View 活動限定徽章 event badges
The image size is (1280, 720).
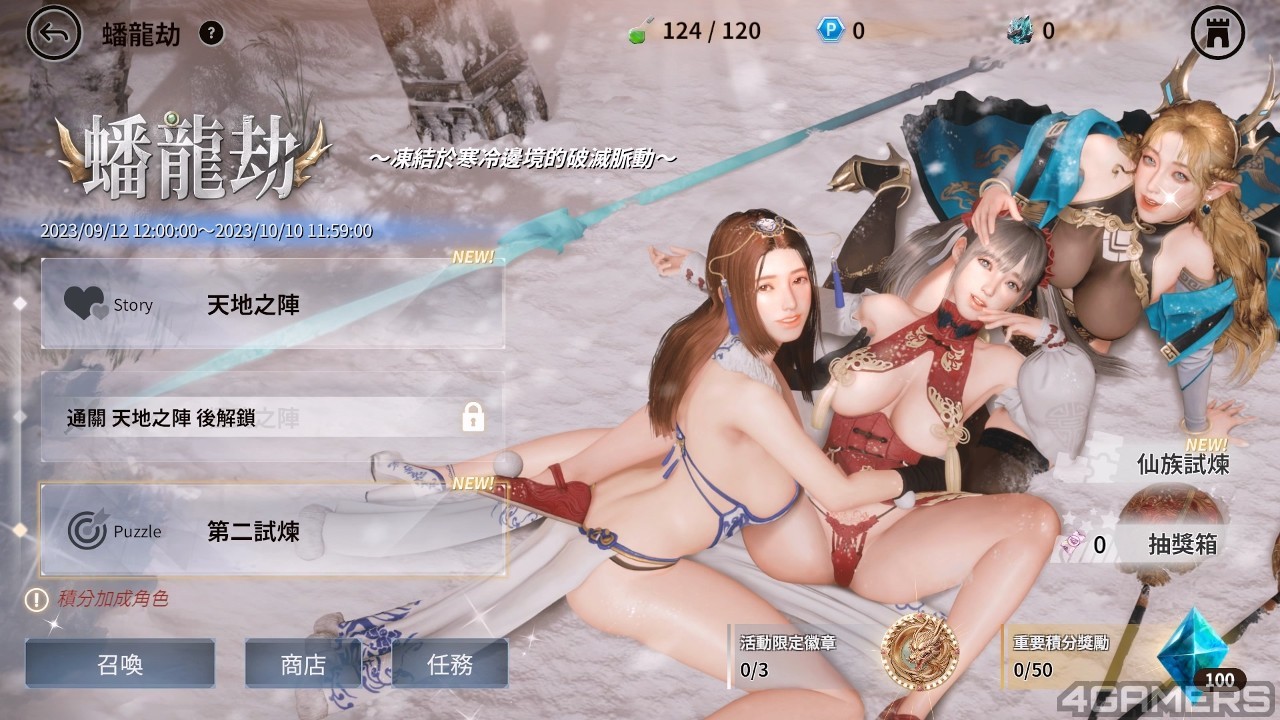800,656
